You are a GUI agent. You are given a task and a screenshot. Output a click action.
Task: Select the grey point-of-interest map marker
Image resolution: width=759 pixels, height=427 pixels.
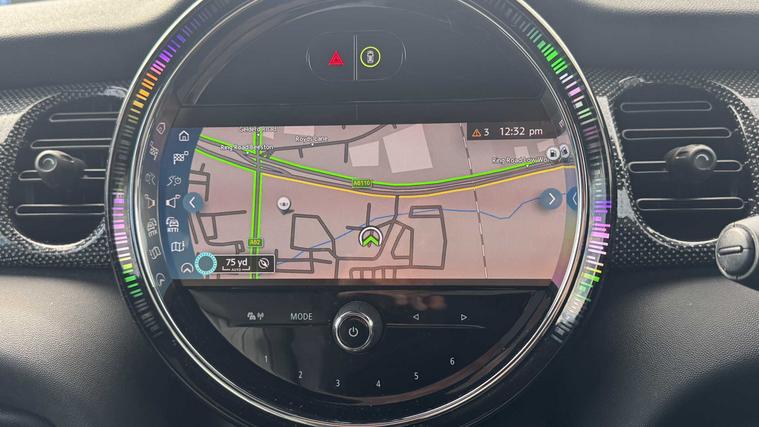click(285, 203)
